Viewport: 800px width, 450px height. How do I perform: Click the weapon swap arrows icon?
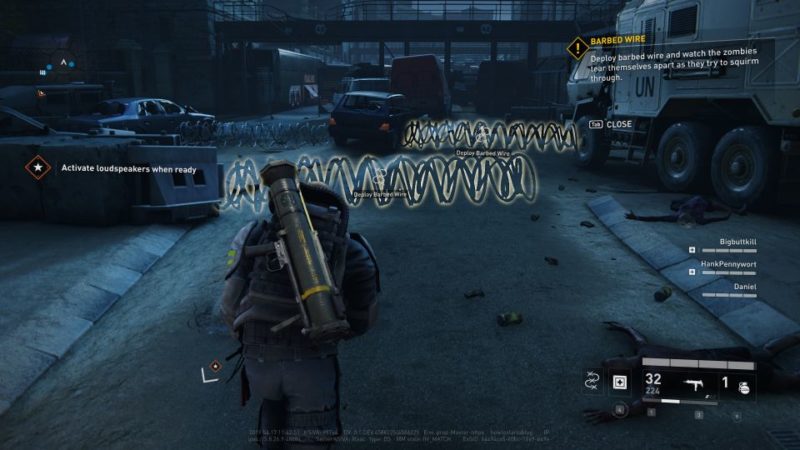coord(592,381)
